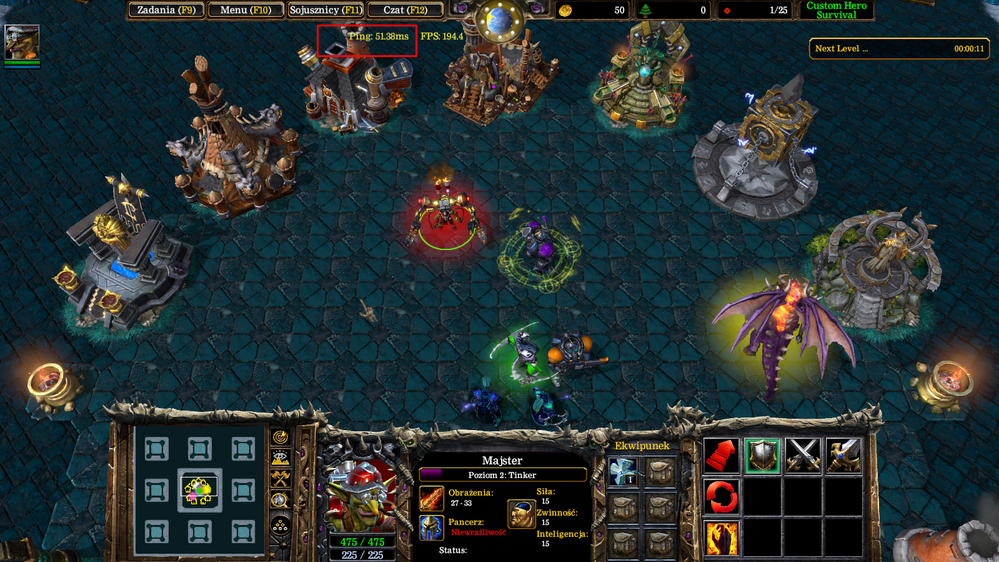Select the item in the first Ekwipunek slot

coord(623,473)
